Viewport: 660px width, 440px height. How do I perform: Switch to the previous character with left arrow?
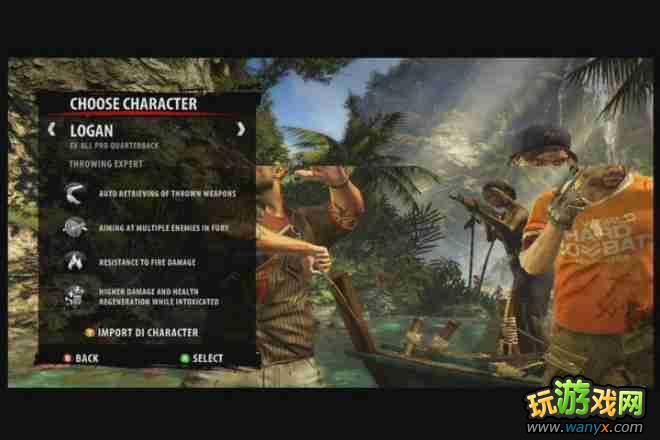[51, 129]
